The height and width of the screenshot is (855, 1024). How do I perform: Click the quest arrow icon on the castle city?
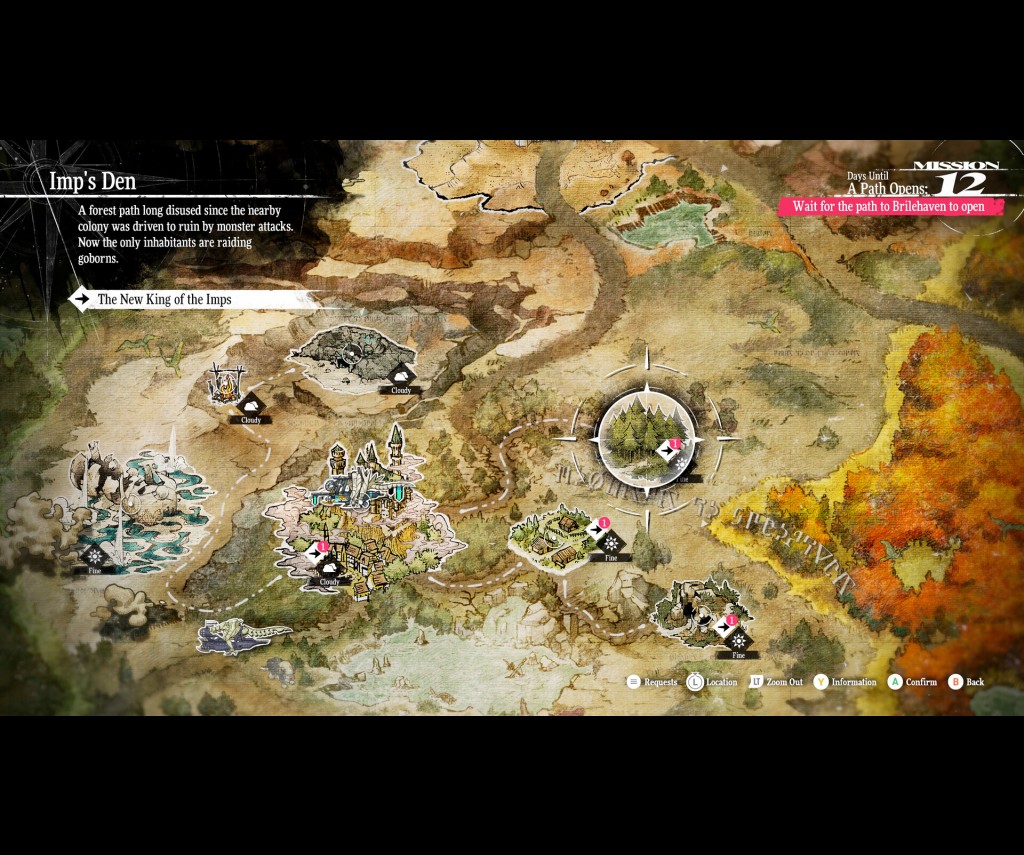click(317, 551)
